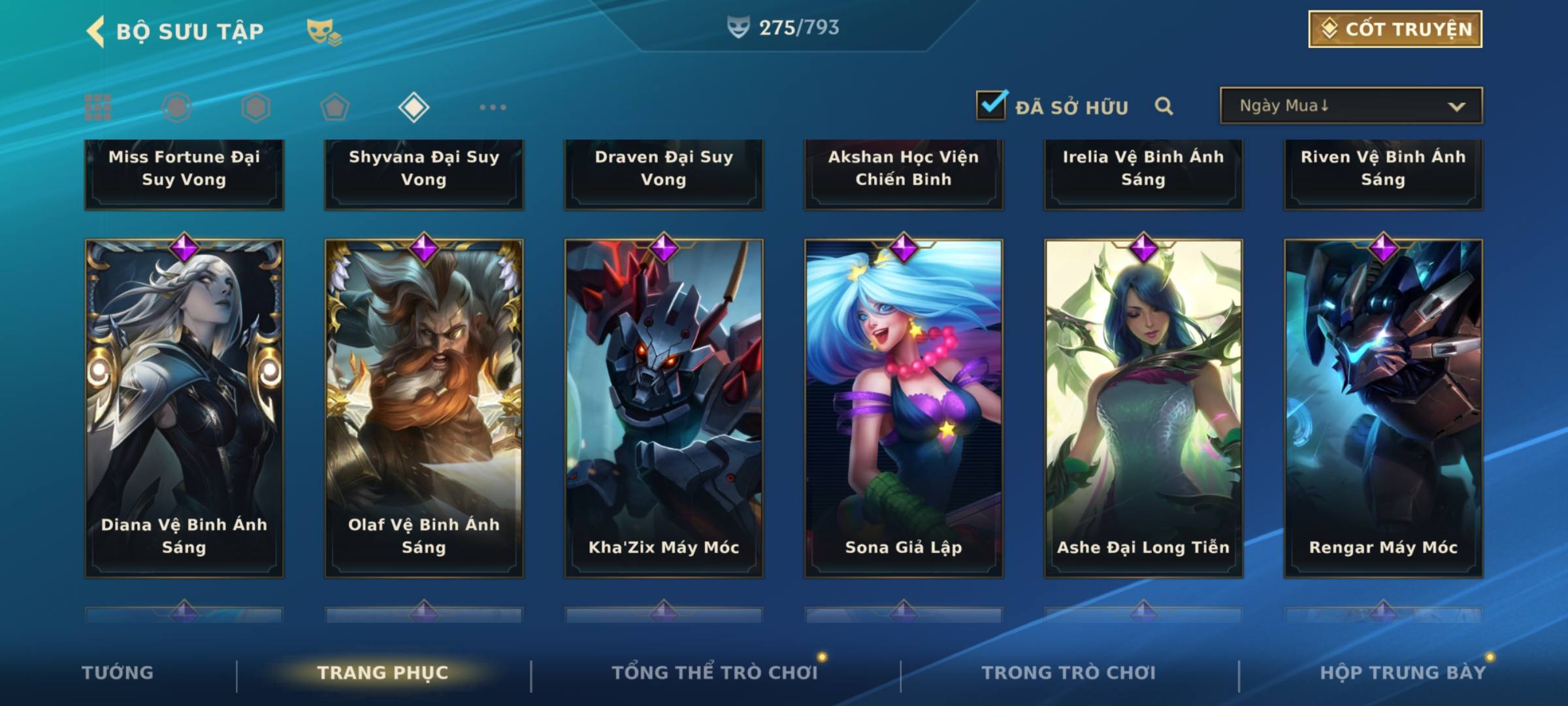The height and width of the screenshot is (706, 1568).
Task: Expand the Ngày Mua sort dropdown
Action: [x=1350, y=106]
